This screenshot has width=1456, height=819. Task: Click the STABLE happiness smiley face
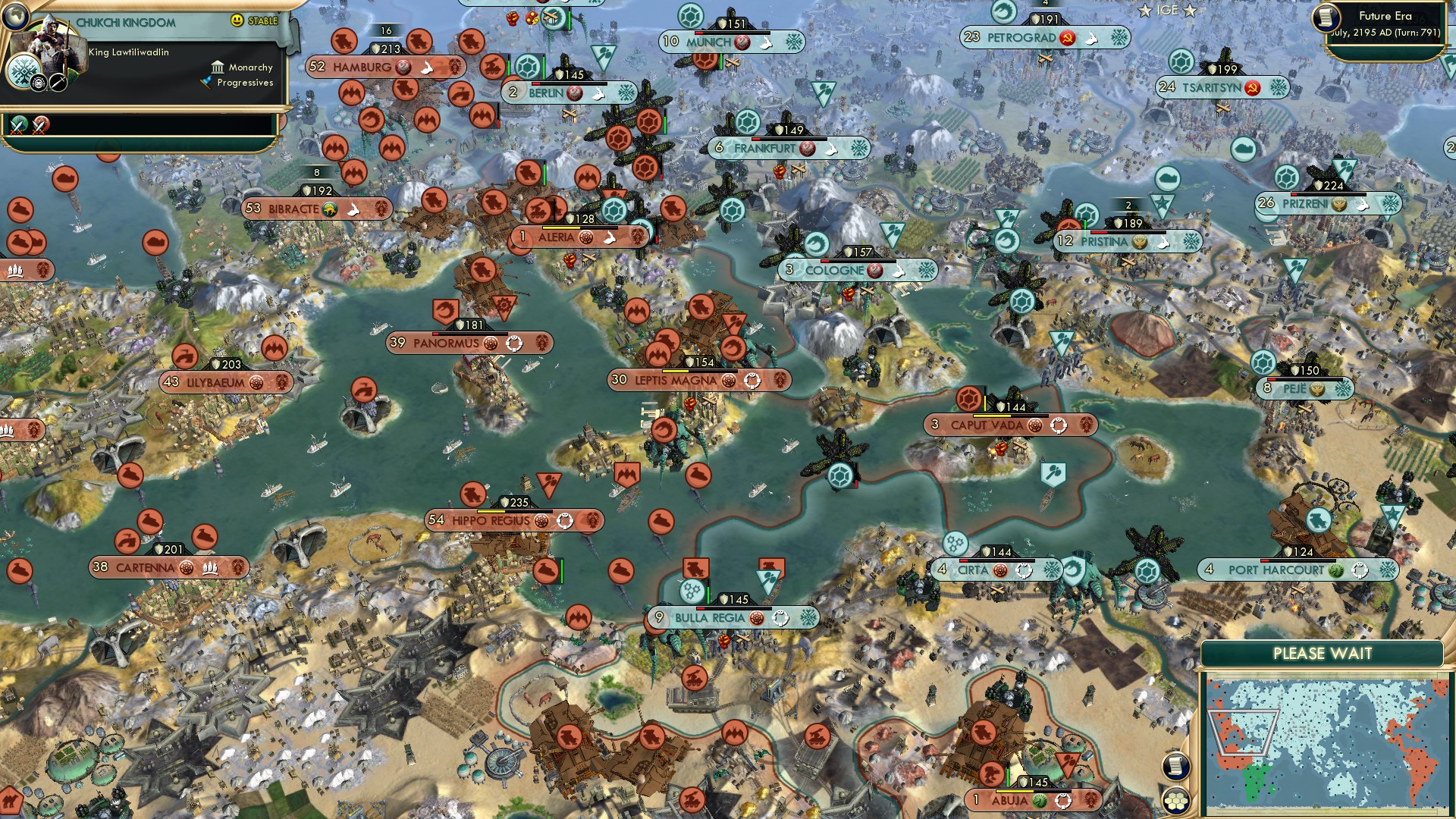tap(237, 20)
